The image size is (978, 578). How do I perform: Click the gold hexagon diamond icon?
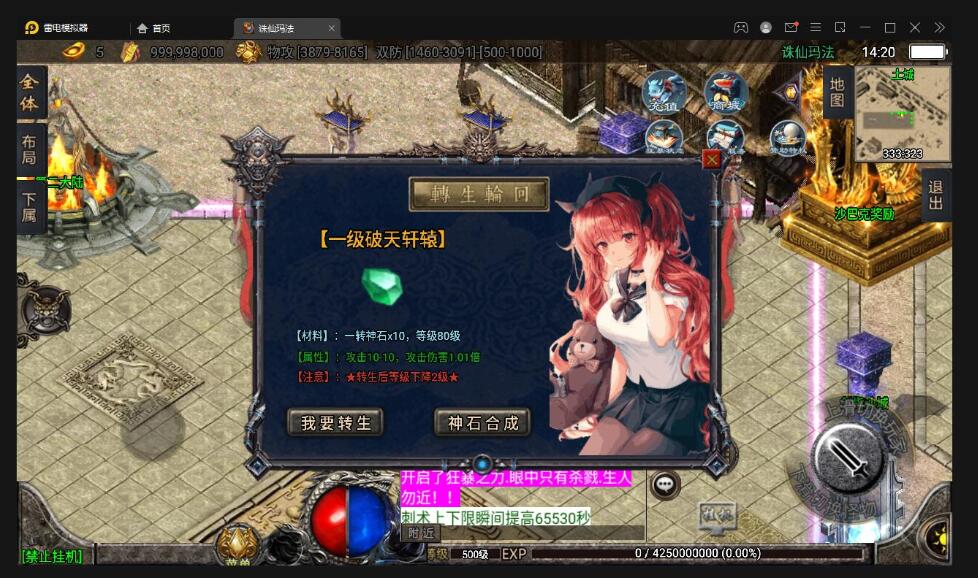click(x=791, y=92)
